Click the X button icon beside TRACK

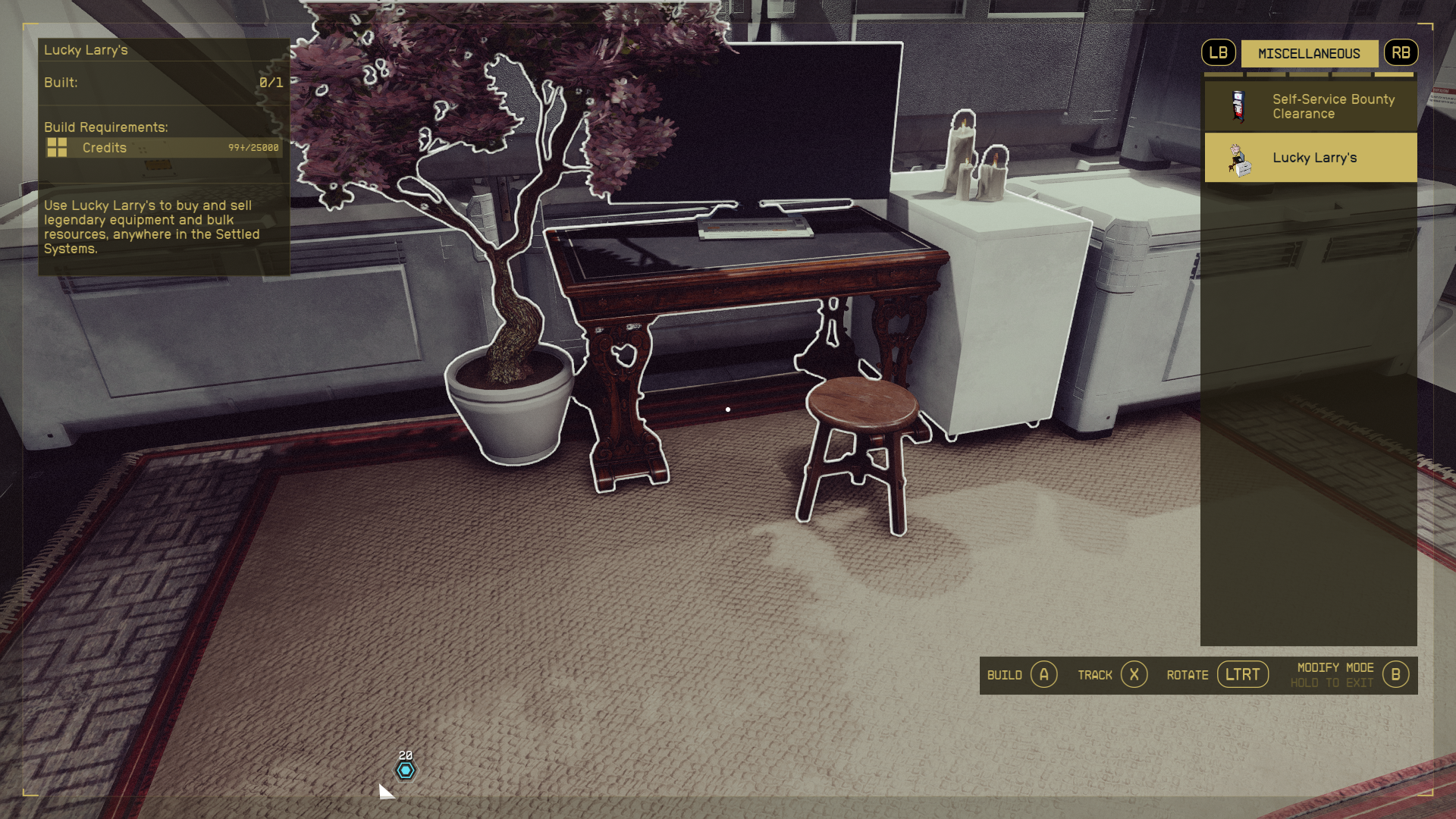coord(1134,674)
